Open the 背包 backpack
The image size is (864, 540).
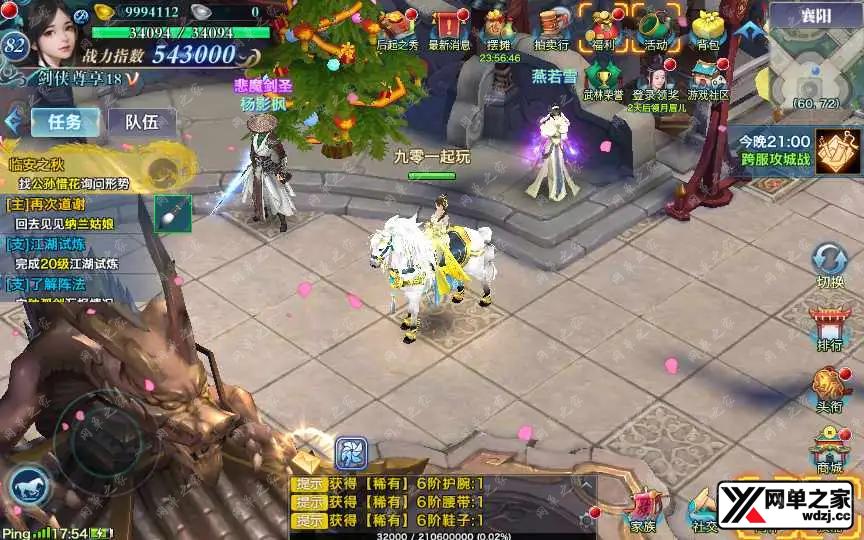click(707, 28)
